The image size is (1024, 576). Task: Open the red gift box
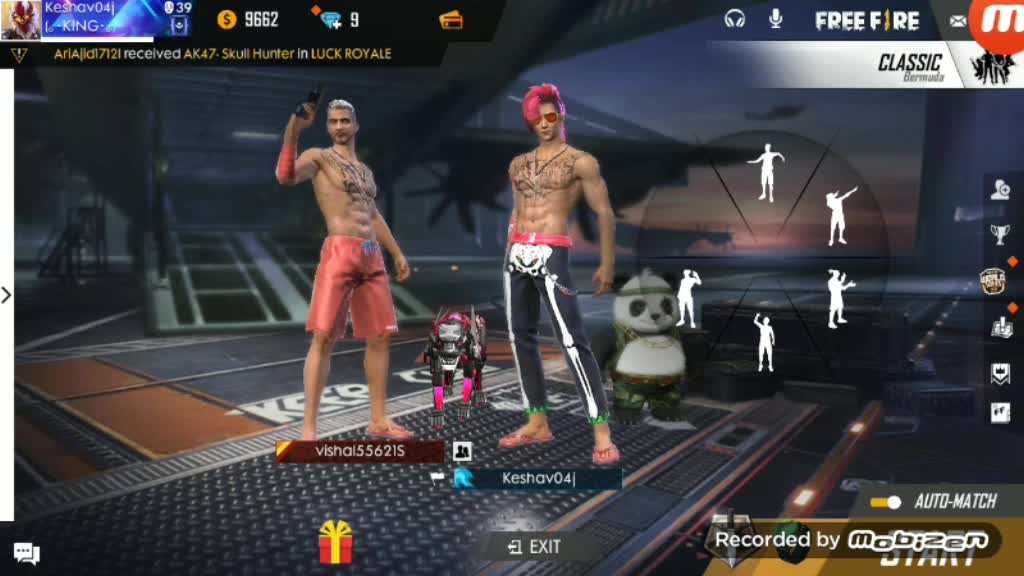point(336,543)
